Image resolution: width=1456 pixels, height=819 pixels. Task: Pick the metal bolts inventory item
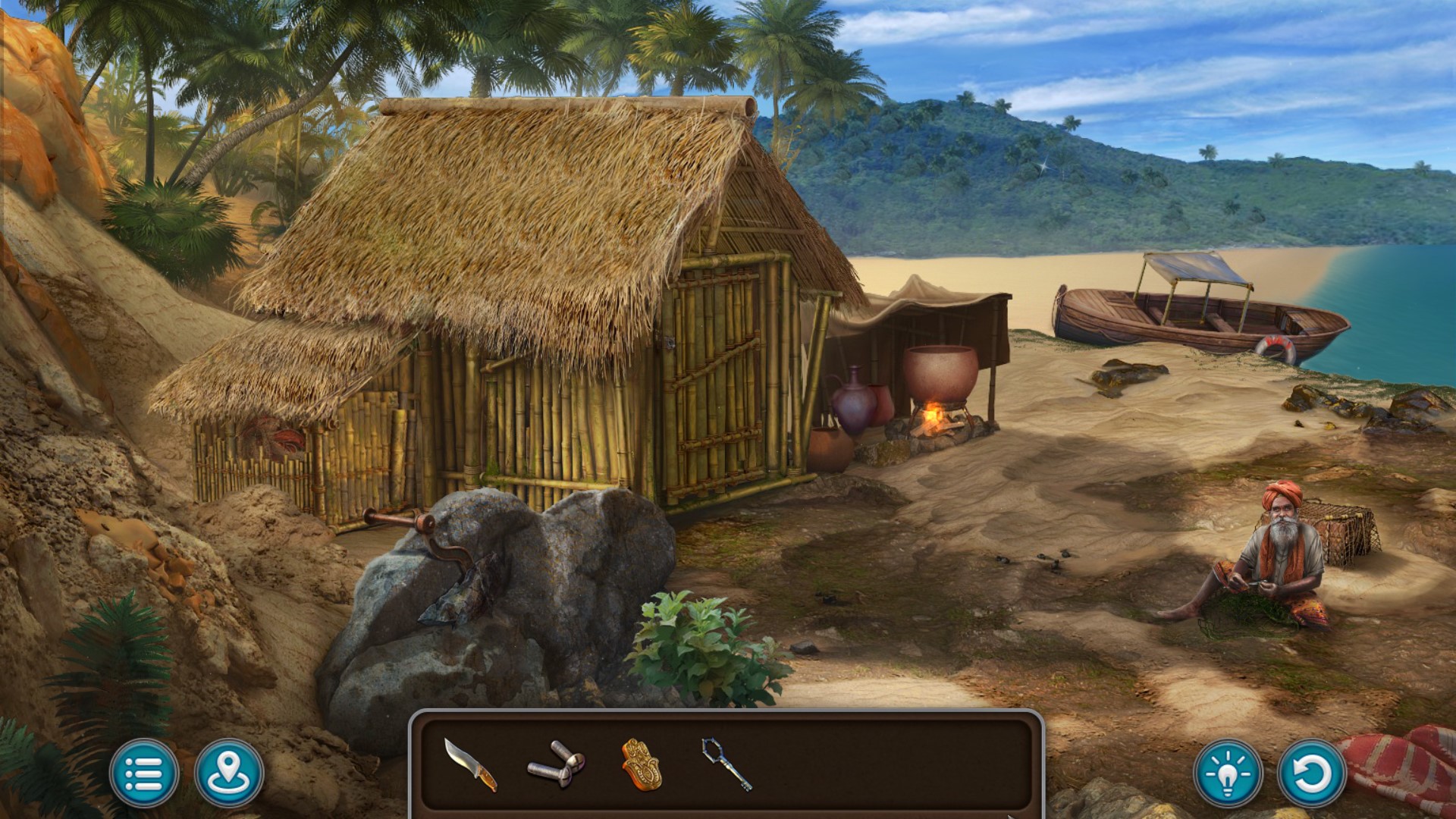[x=556, y=764]
